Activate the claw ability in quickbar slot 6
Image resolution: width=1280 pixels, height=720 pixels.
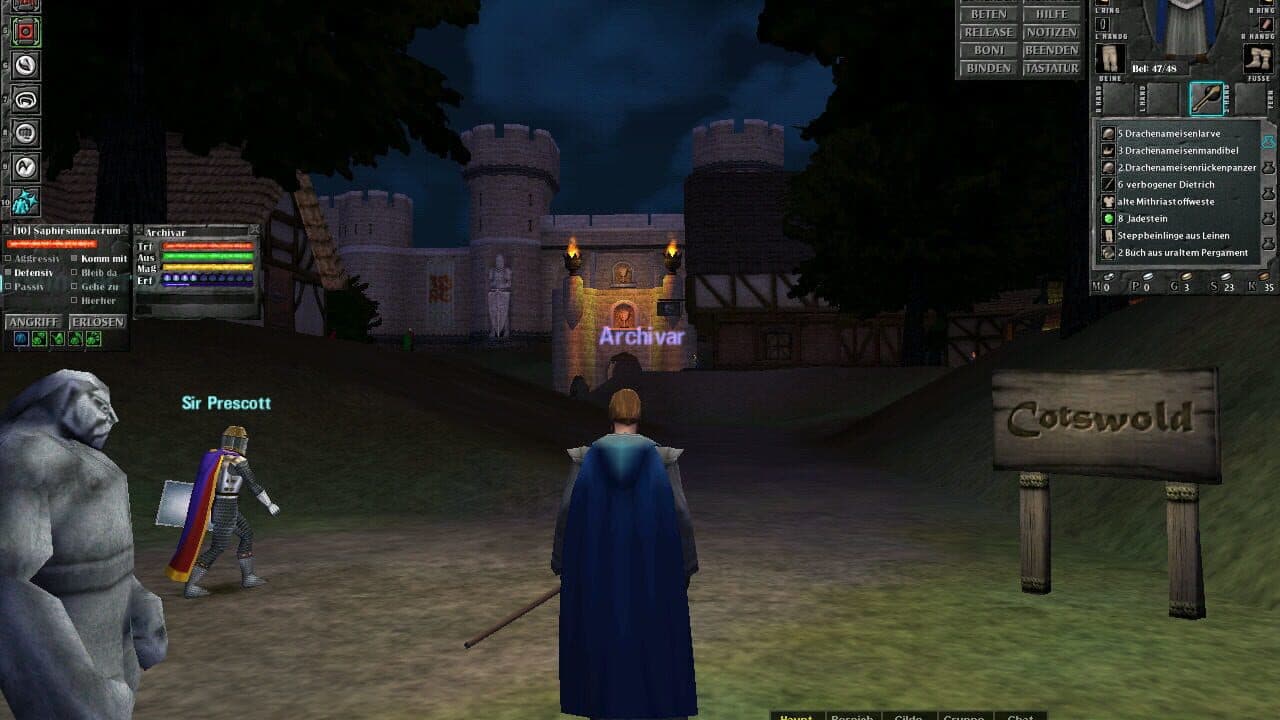pos(24,65)
